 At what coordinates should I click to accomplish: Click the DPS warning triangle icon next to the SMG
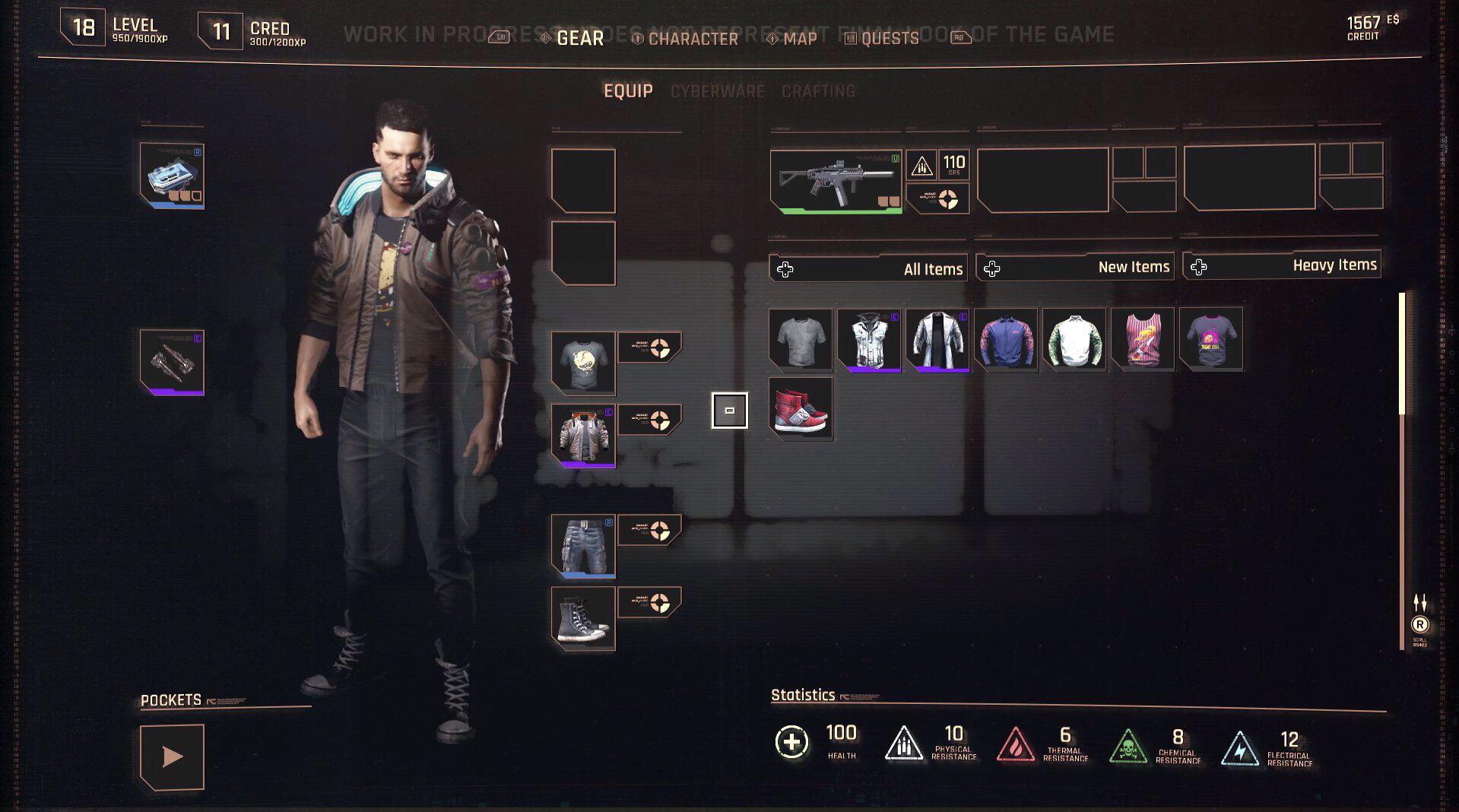coord(922,163)
